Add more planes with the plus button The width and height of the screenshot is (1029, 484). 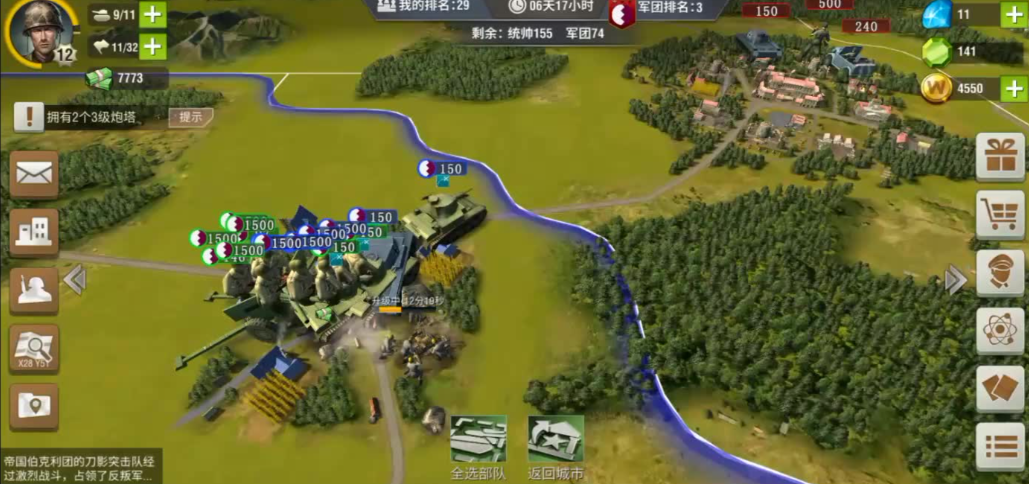(153, 46)
